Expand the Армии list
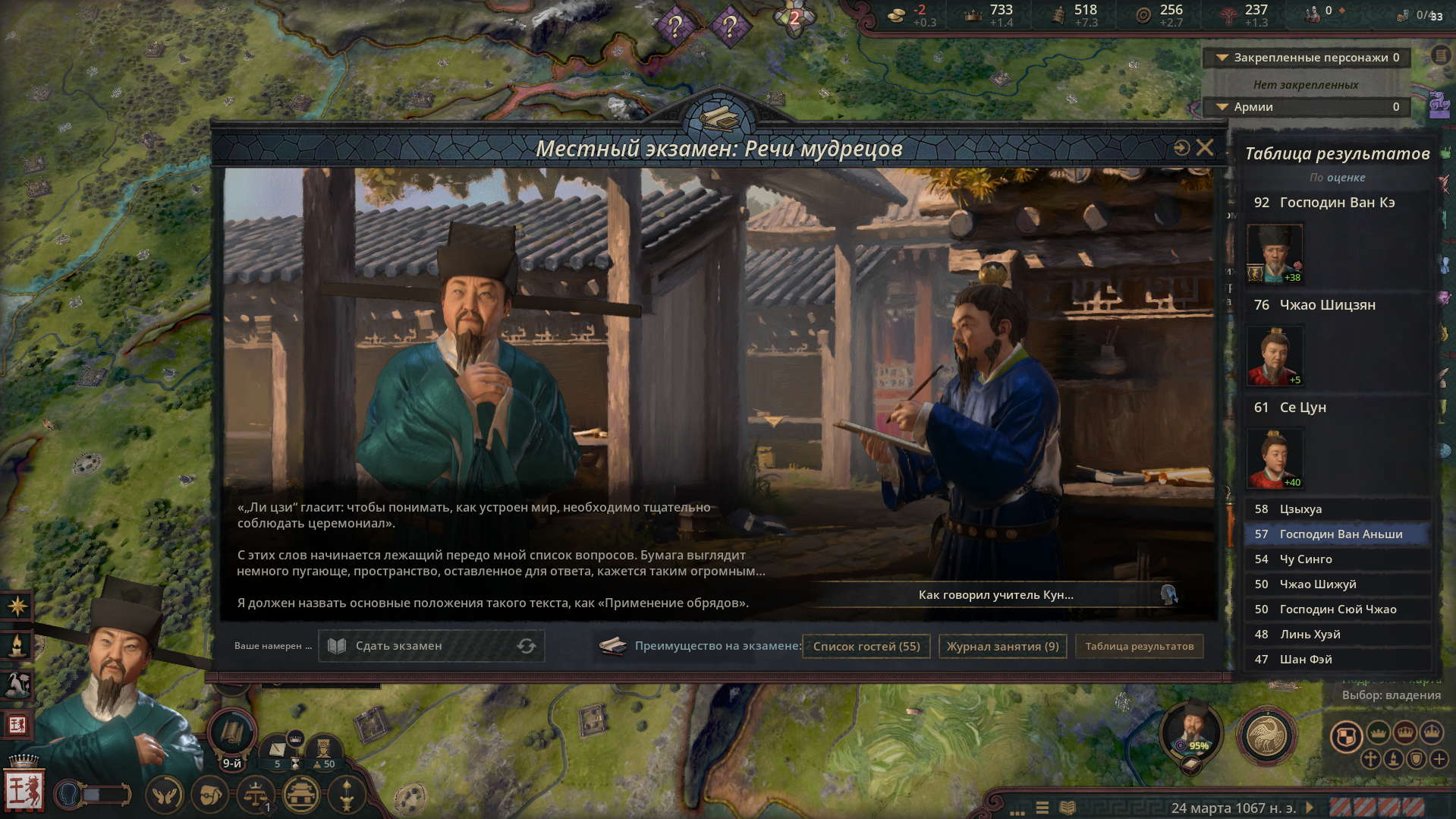The width and height of the screenshot is (1456, 819). point(1223,107)
